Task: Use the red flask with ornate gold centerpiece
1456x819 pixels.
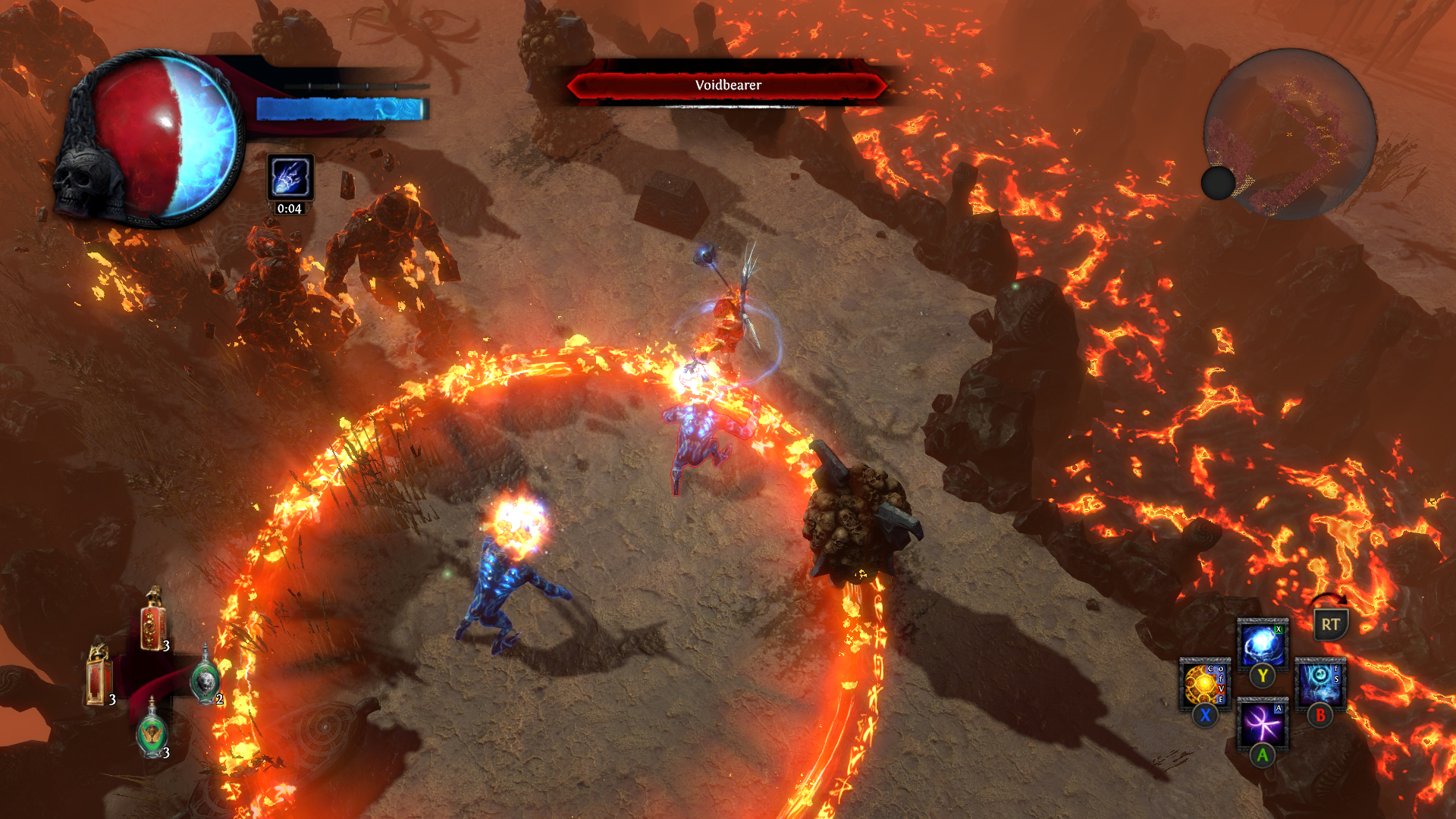Action: pyautogui.click(x=153, y=622)
